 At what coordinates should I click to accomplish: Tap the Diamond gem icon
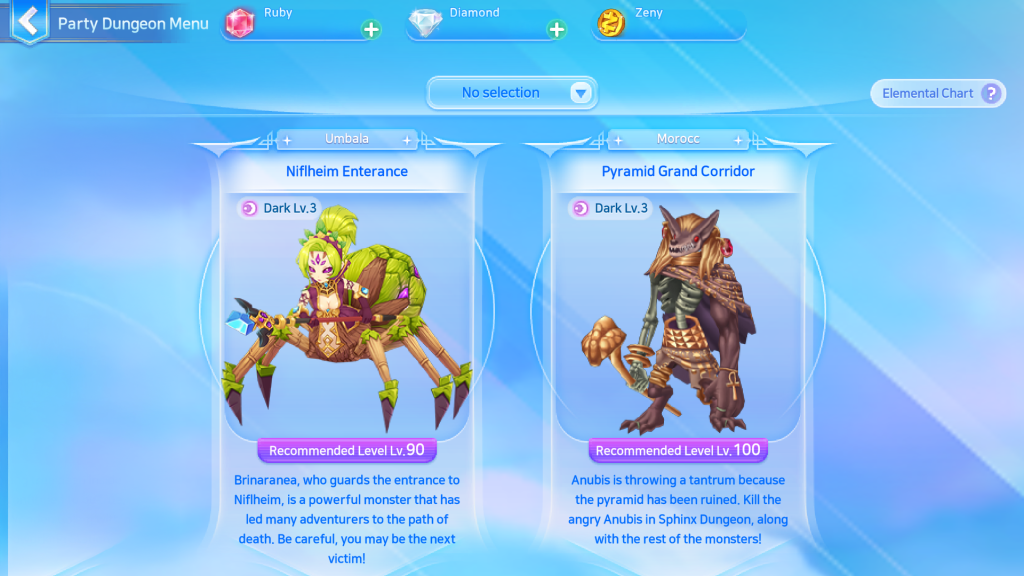click(426, 23)
